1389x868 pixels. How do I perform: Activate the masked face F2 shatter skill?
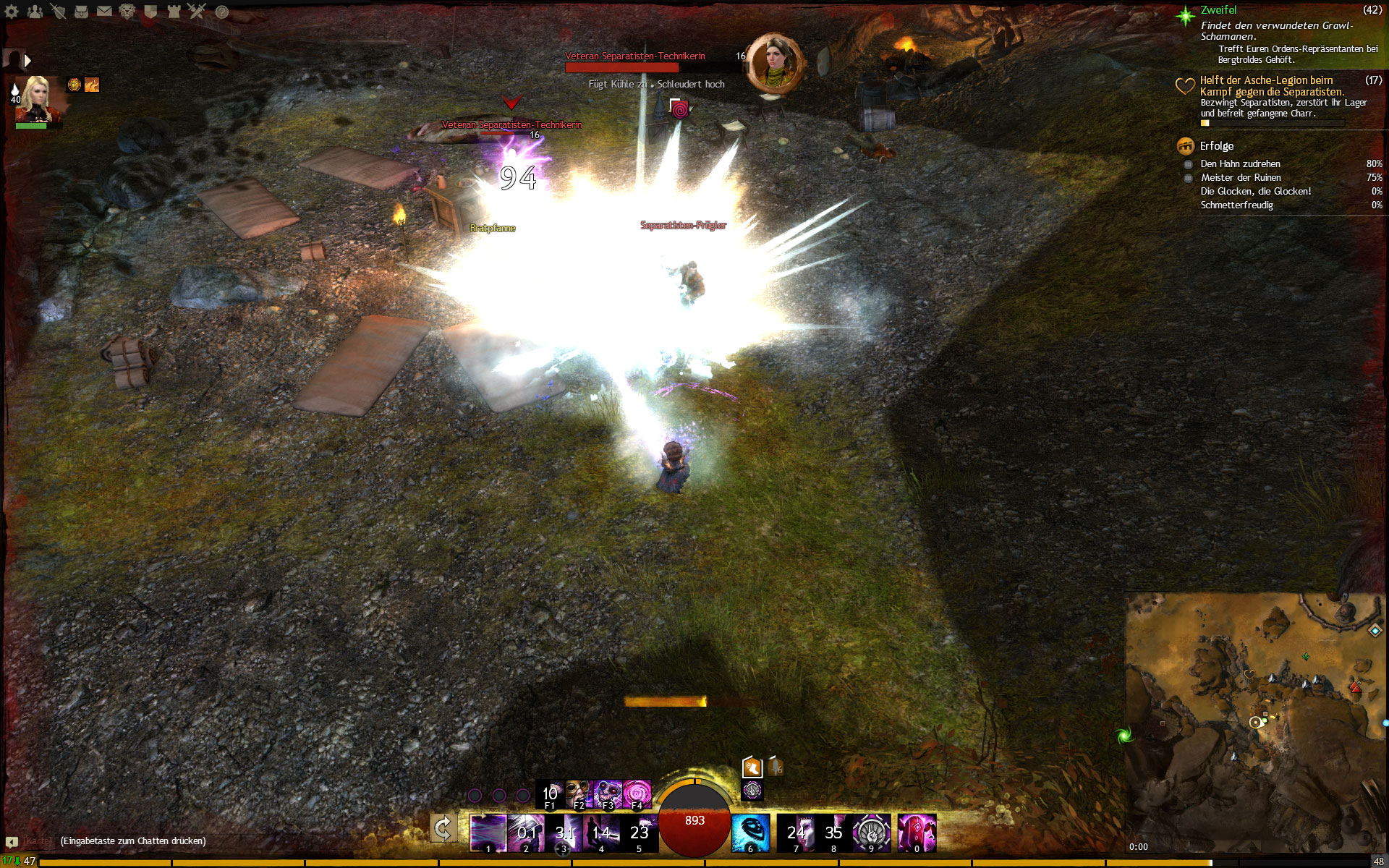tap(578, 793)
